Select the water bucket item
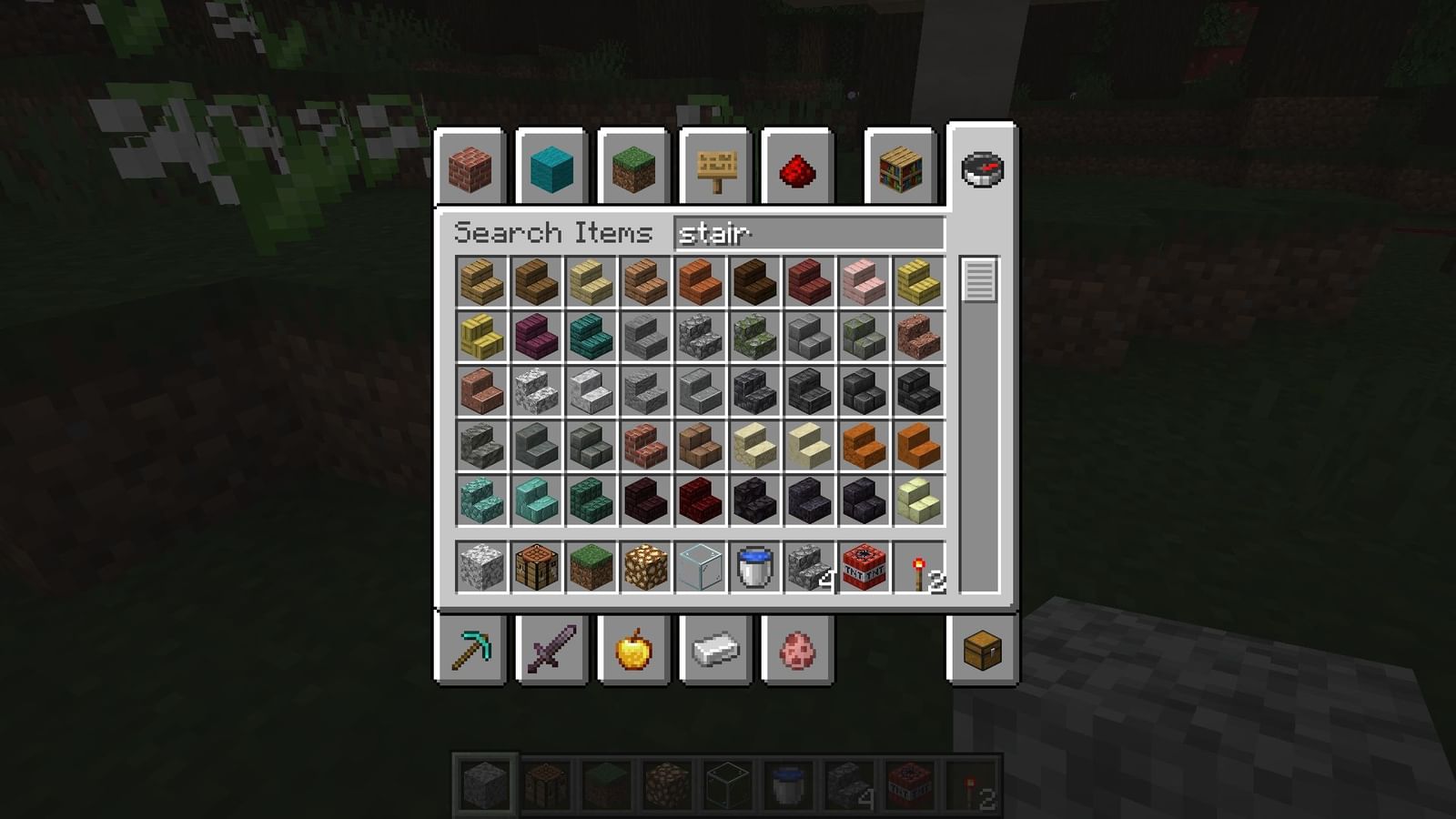 pyautogui.click(x=753, y=569)
